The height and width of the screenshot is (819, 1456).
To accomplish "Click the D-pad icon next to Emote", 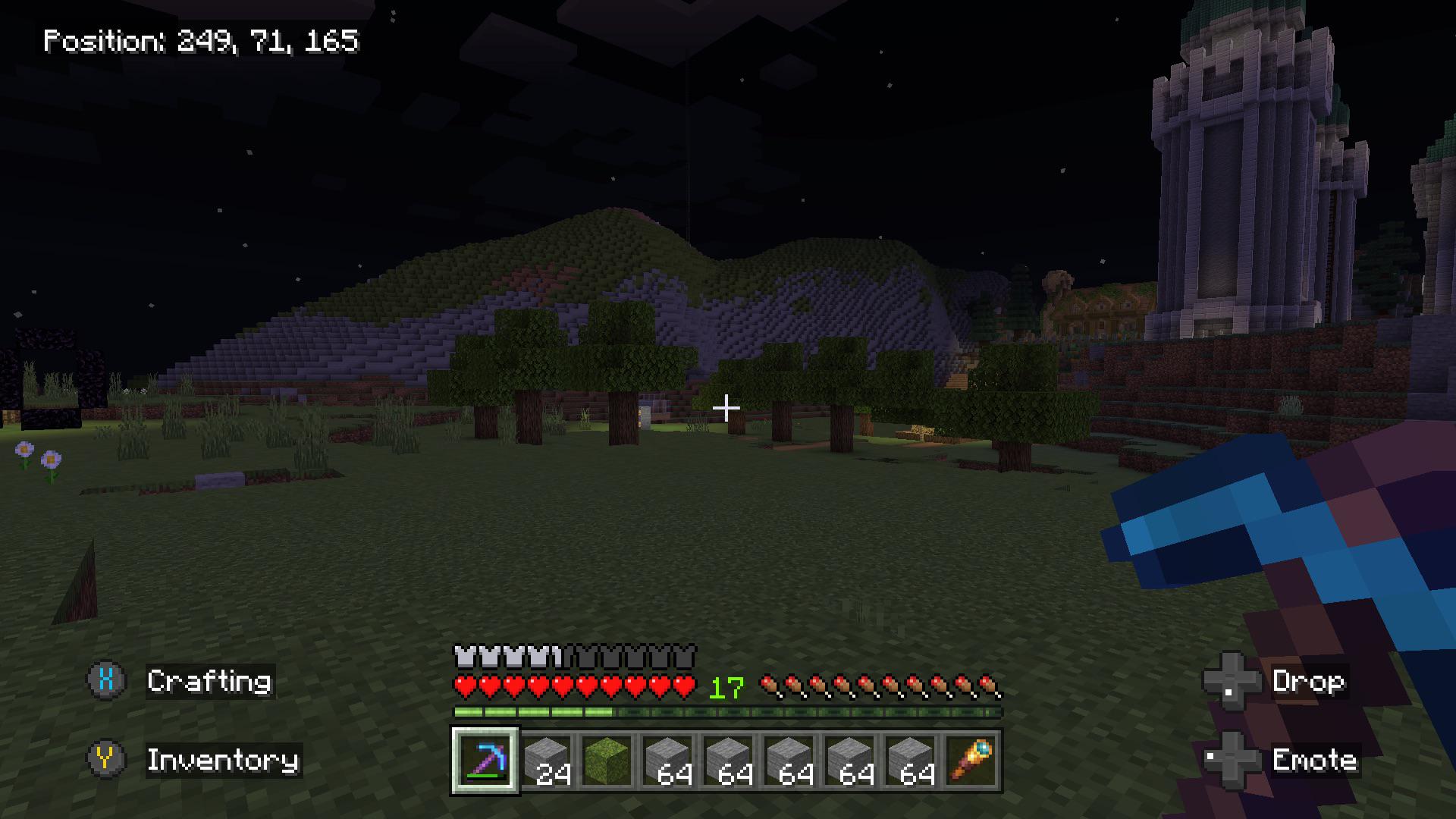I will (x=1230, y=761).
